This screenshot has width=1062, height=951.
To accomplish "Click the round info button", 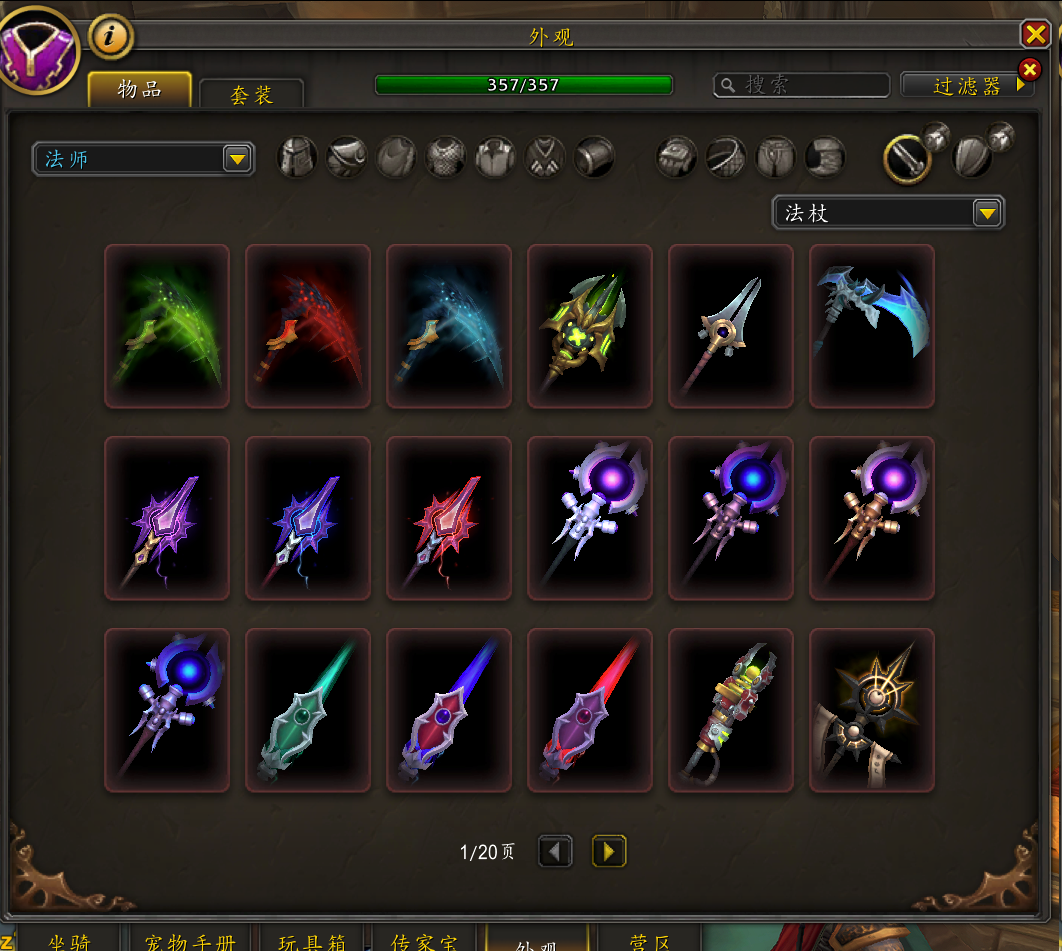I will pos(111,37).
